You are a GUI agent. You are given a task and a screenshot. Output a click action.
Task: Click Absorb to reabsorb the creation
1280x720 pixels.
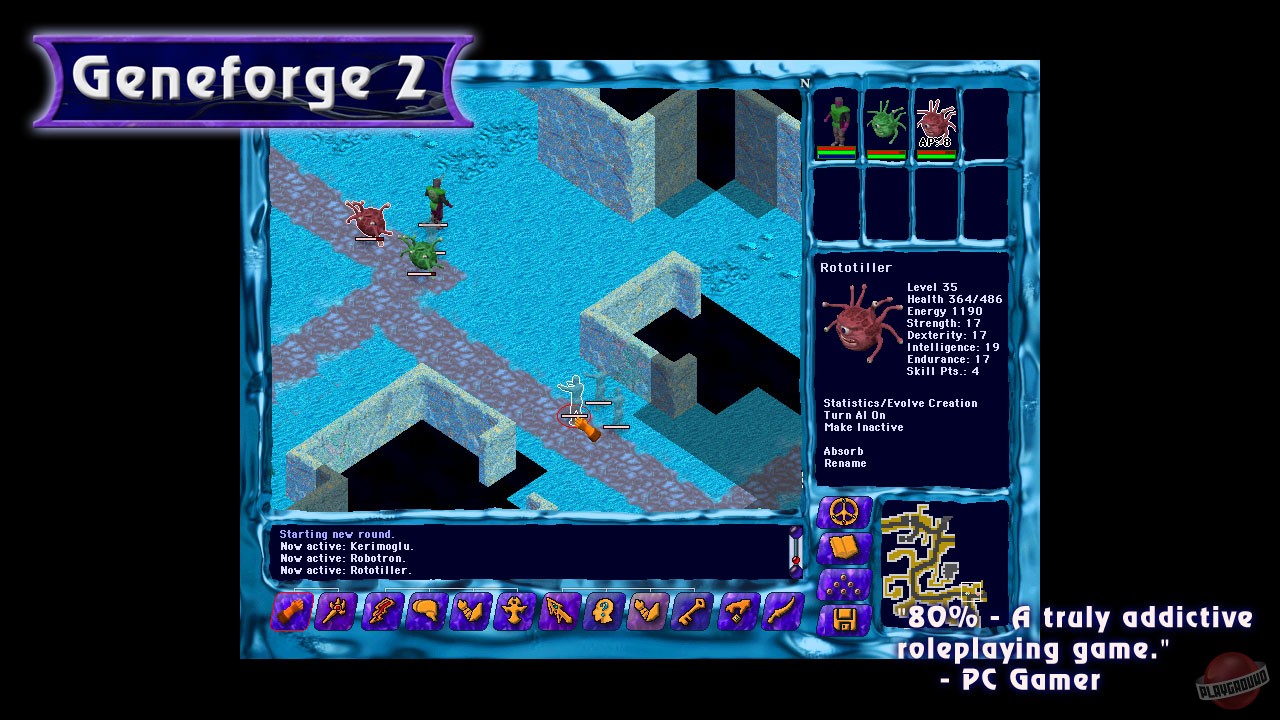click(843, 451)
